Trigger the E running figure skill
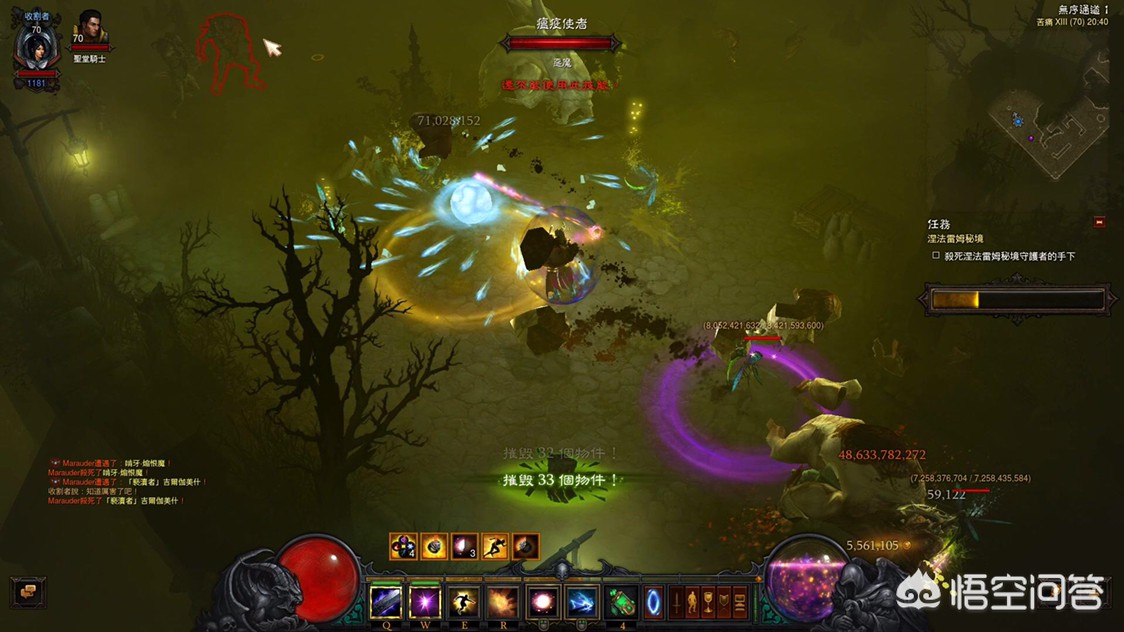 (x=463, y=602)
